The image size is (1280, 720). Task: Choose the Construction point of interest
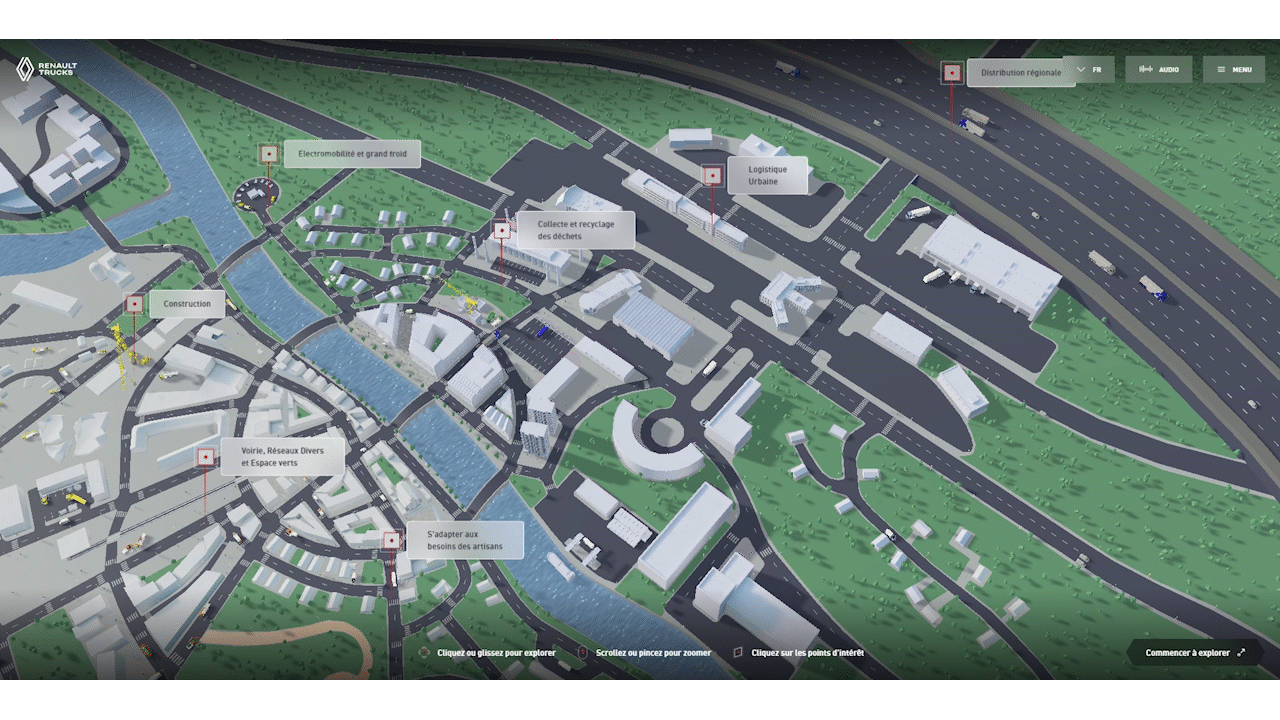[x=187, y=304]
